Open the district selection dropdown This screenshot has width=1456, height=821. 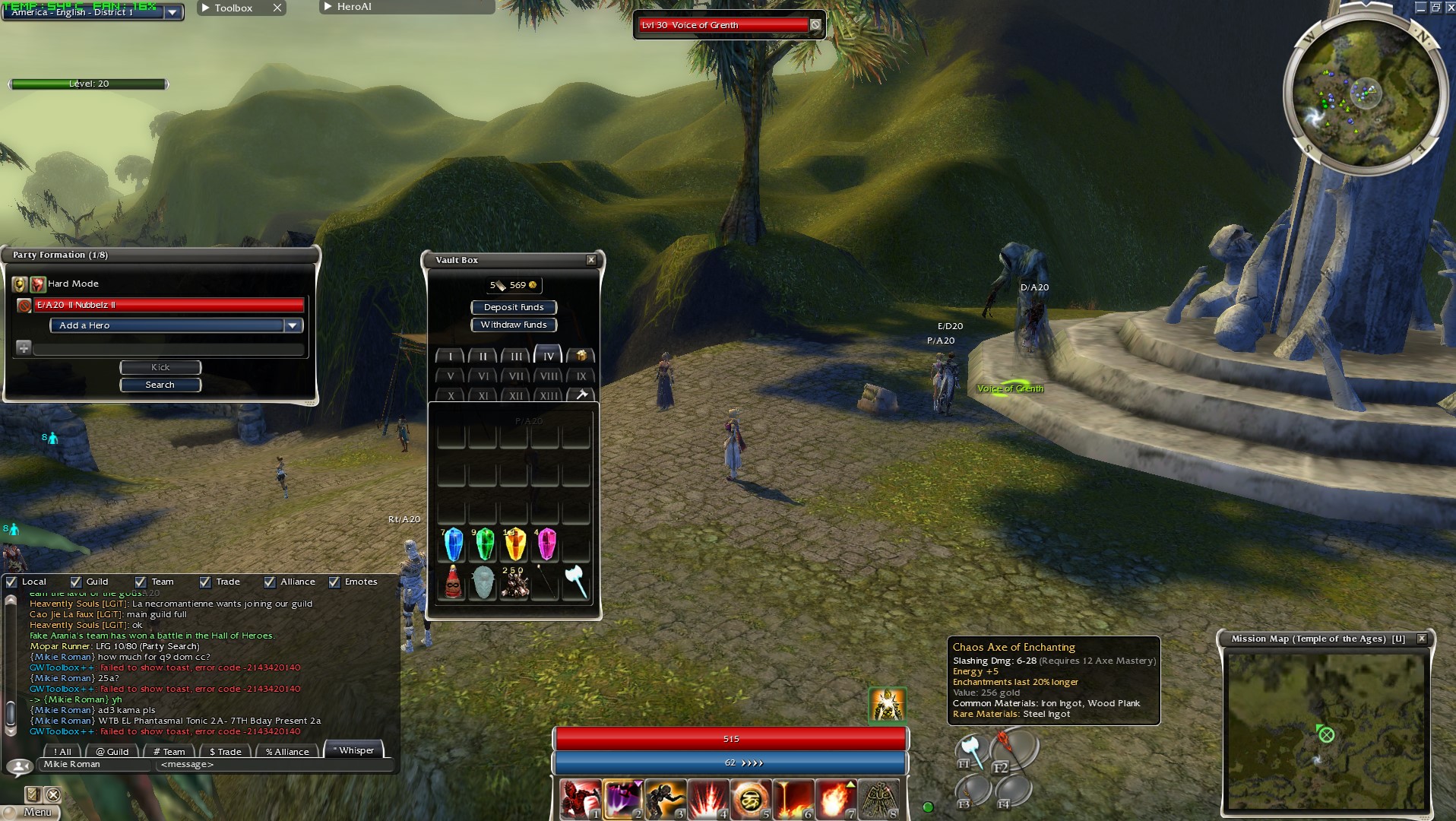point(173,12)
